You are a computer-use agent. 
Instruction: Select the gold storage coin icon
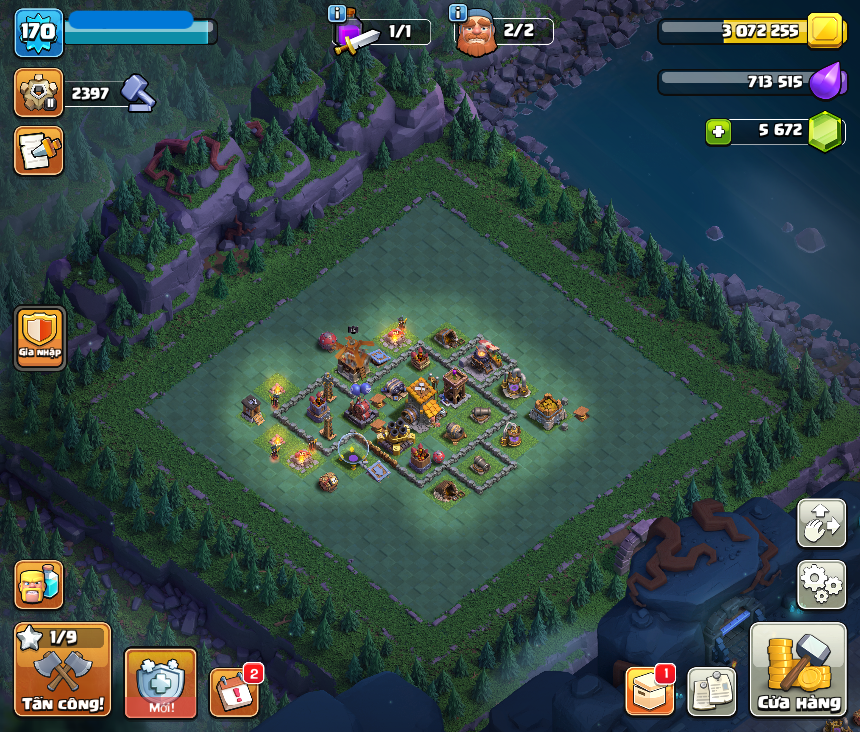click(x=826, y=31)
